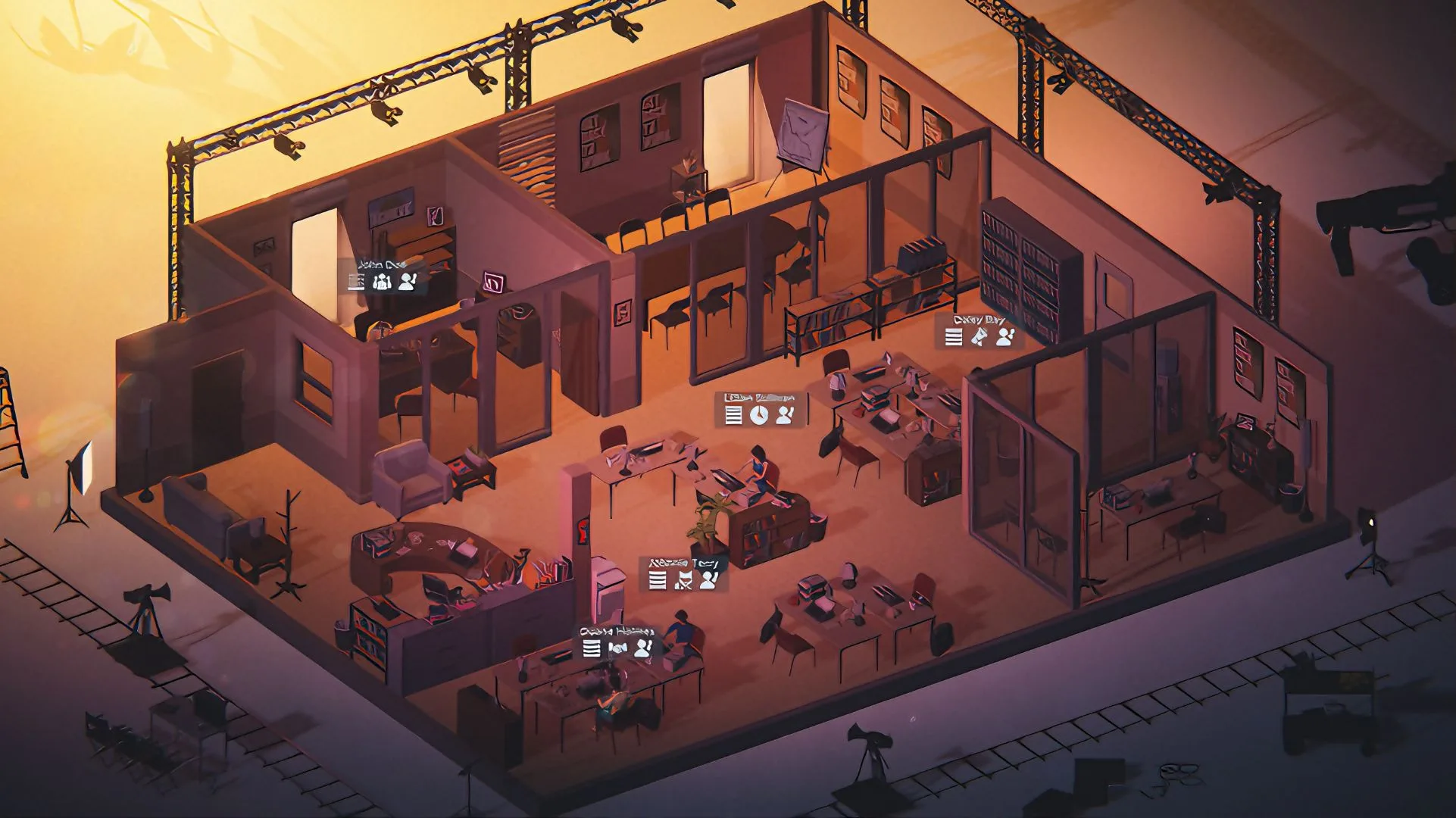
Task: Open the pie chart icon on the employee tag
Action: point(758,414)
